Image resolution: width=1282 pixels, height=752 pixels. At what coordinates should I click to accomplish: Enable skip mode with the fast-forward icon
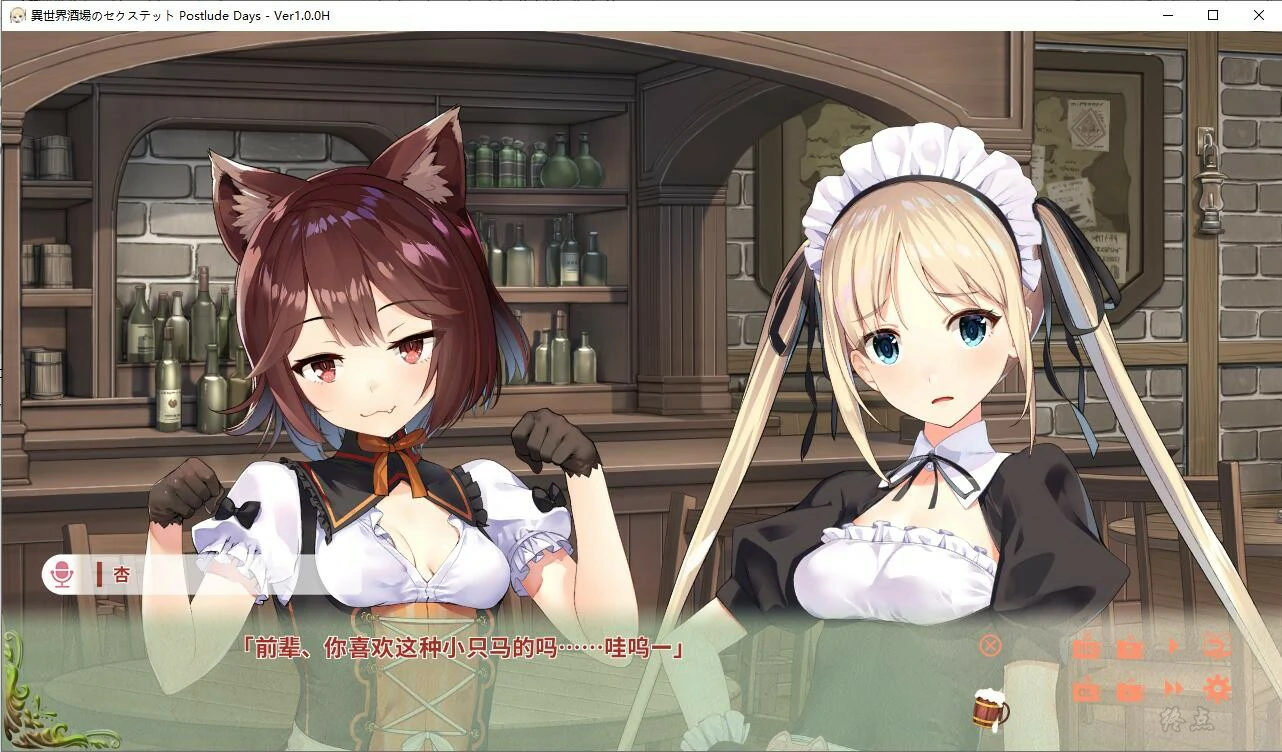(x=1175, y=688)
